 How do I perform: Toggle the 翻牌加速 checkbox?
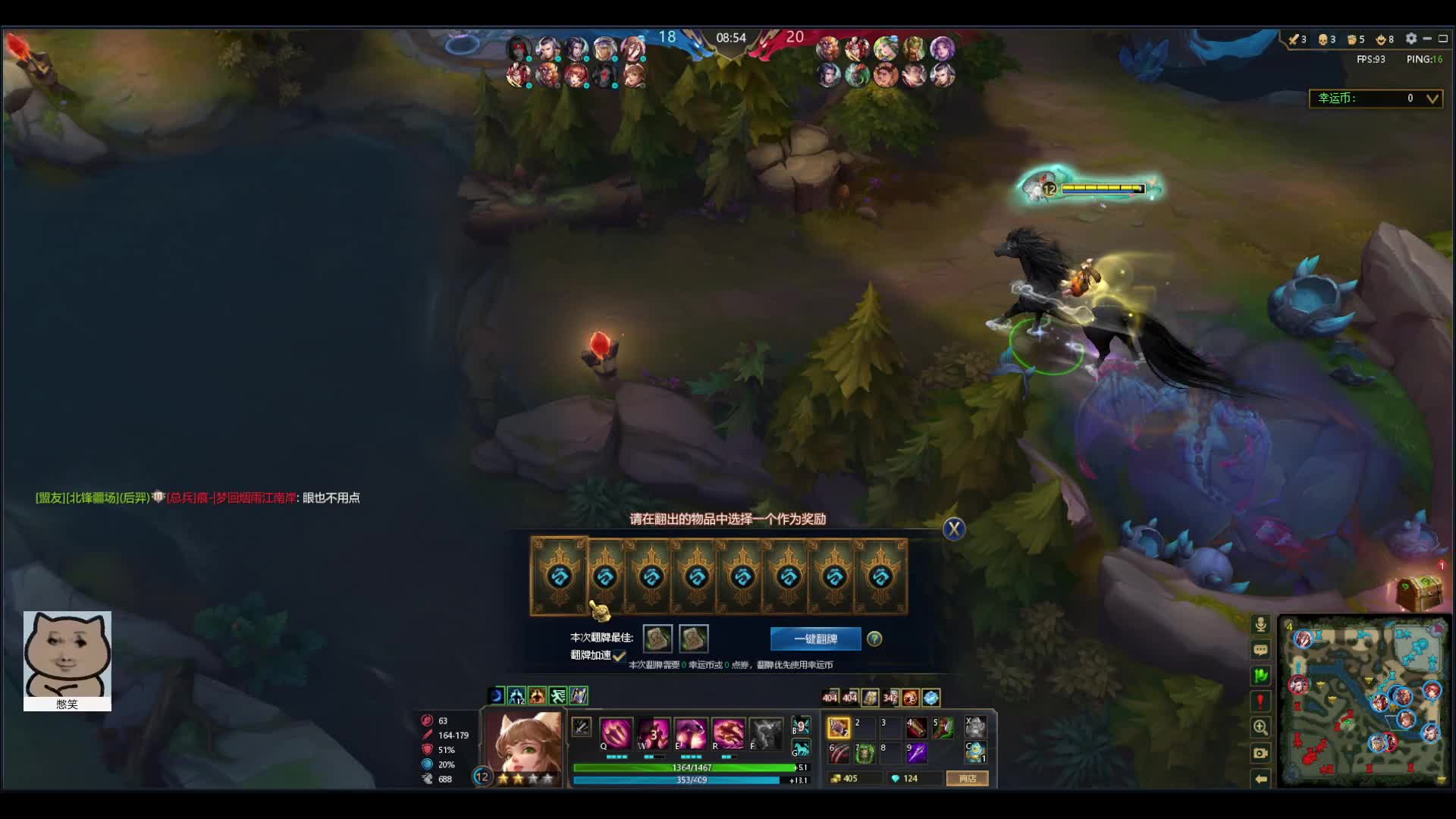(619, 655)
